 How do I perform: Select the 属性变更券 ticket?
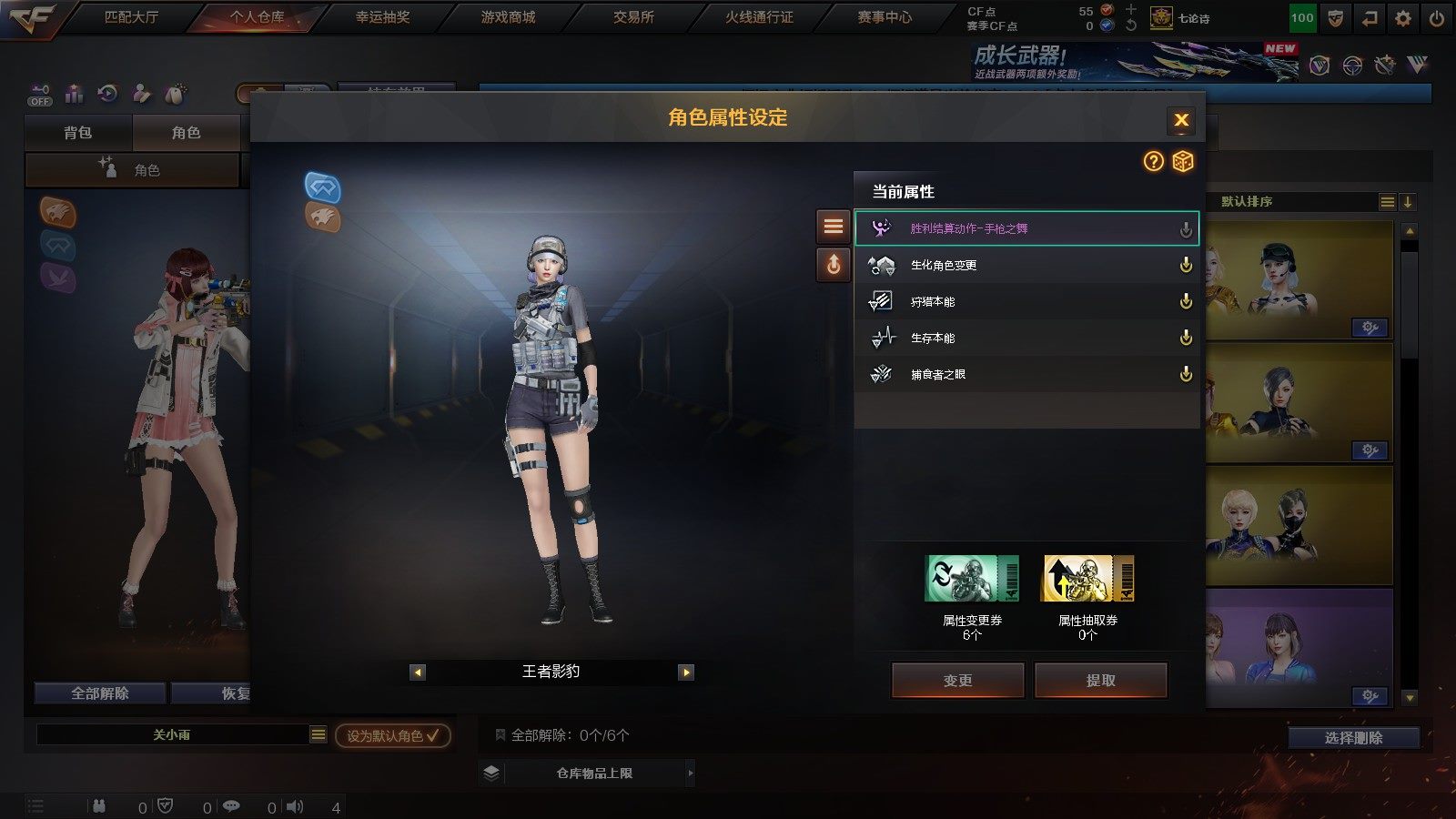click(x=972, y=579)
